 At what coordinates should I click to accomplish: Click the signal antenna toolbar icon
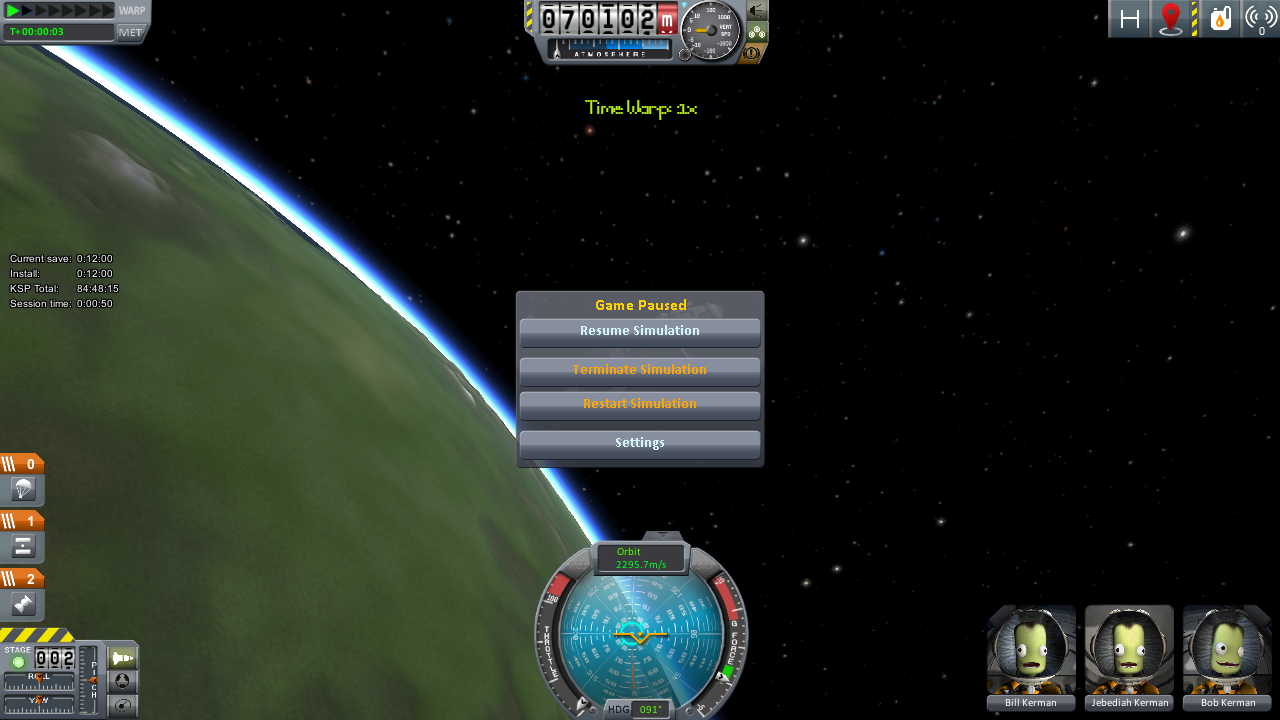(1261, 19)
